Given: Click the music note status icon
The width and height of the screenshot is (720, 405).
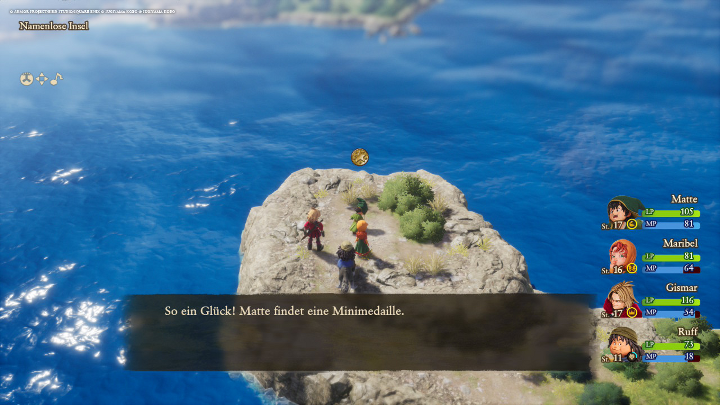Looking at the screenshot, I should tap(56, 78).
